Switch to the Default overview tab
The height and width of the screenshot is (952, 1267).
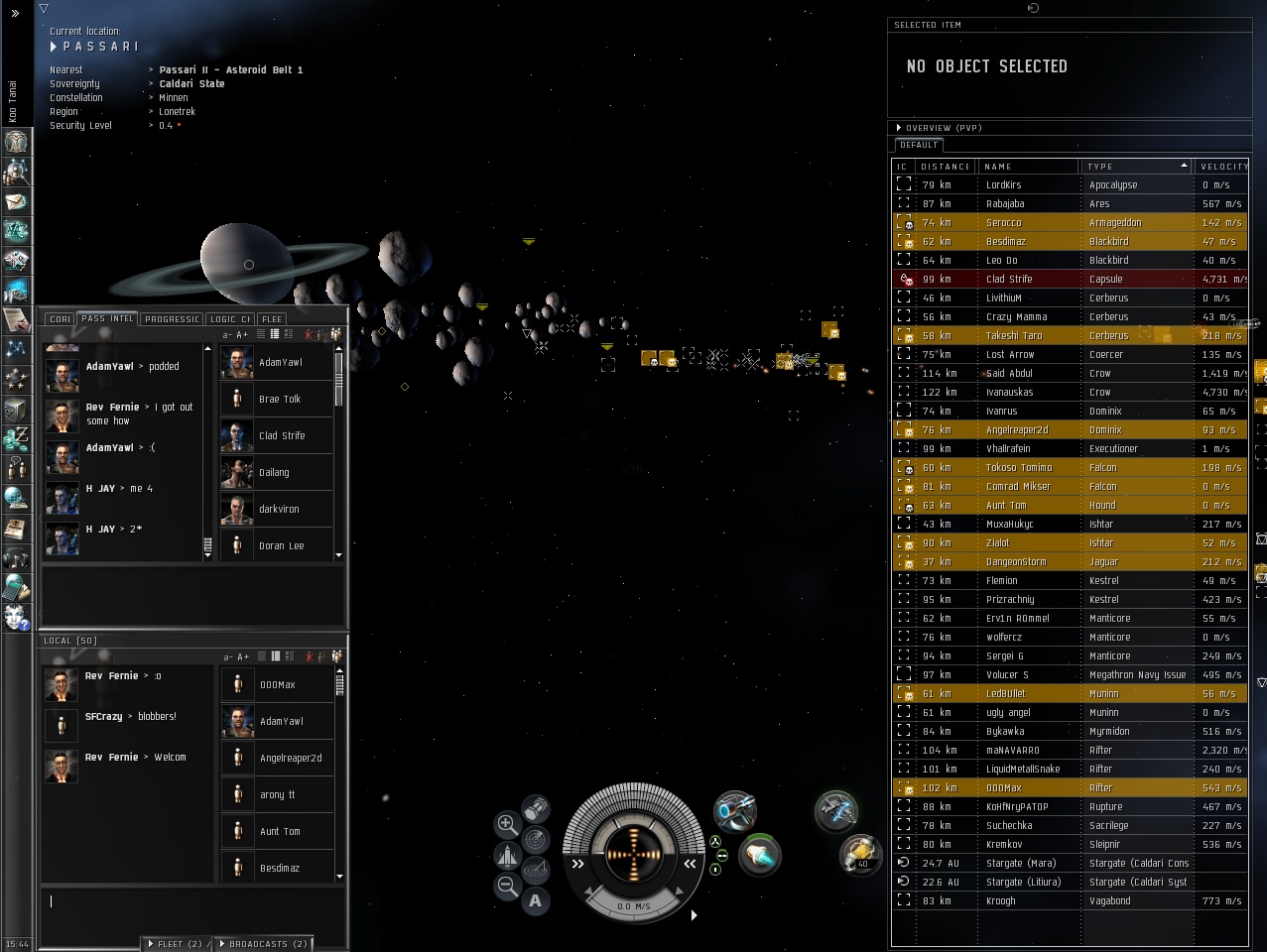919,145
